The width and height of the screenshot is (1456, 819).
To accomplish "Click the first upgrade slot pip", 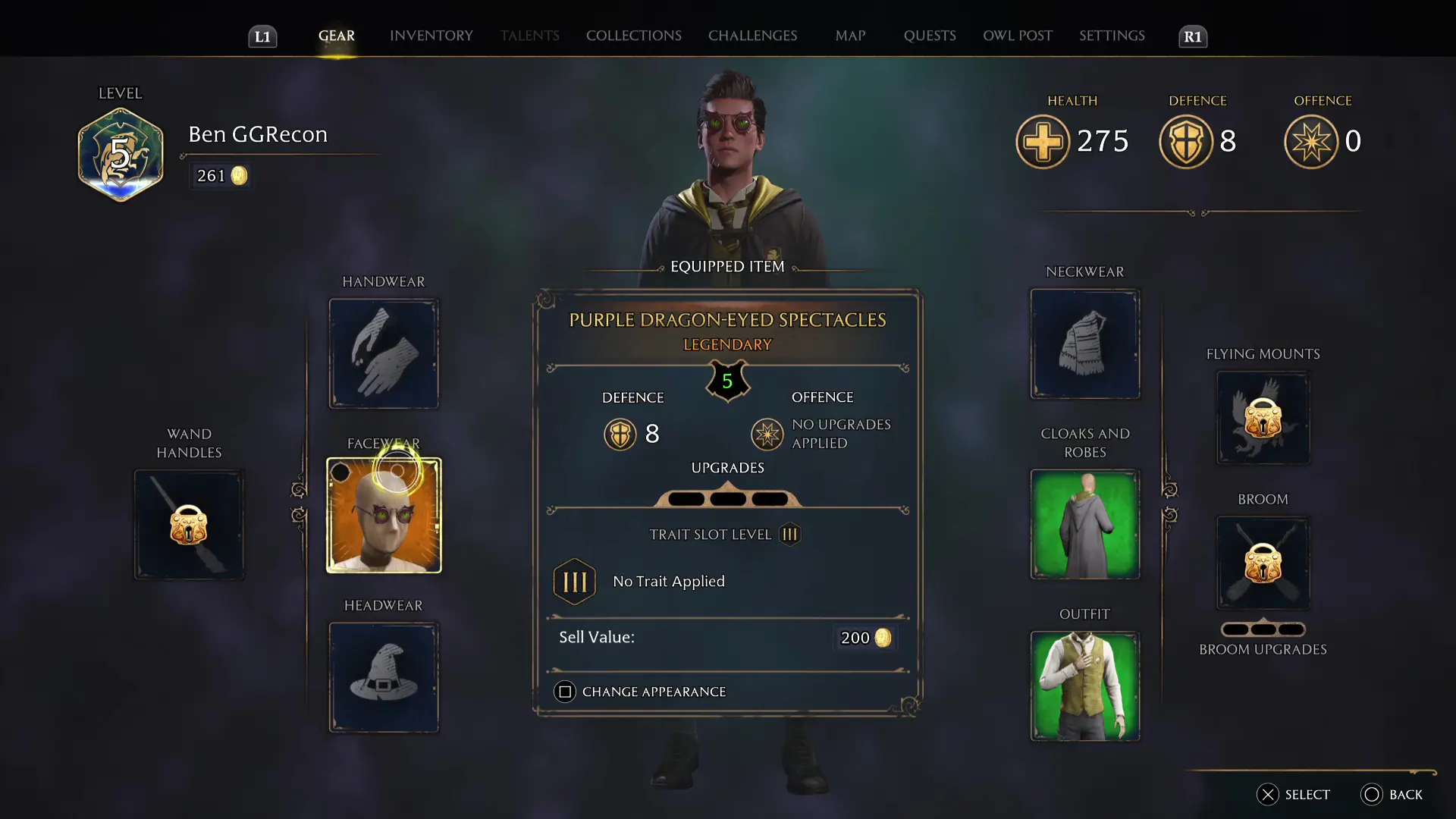I will tap(685, 498).
